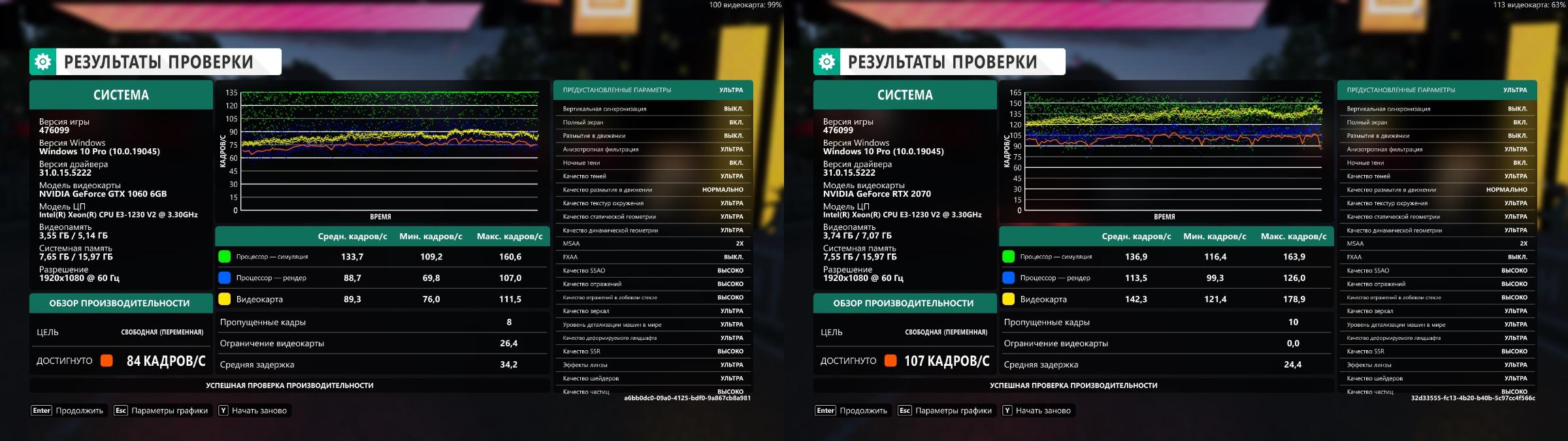Select Начать заново under the RTX 2070 results
This screenshot has width=1568, height=441.
(1037, 410)
